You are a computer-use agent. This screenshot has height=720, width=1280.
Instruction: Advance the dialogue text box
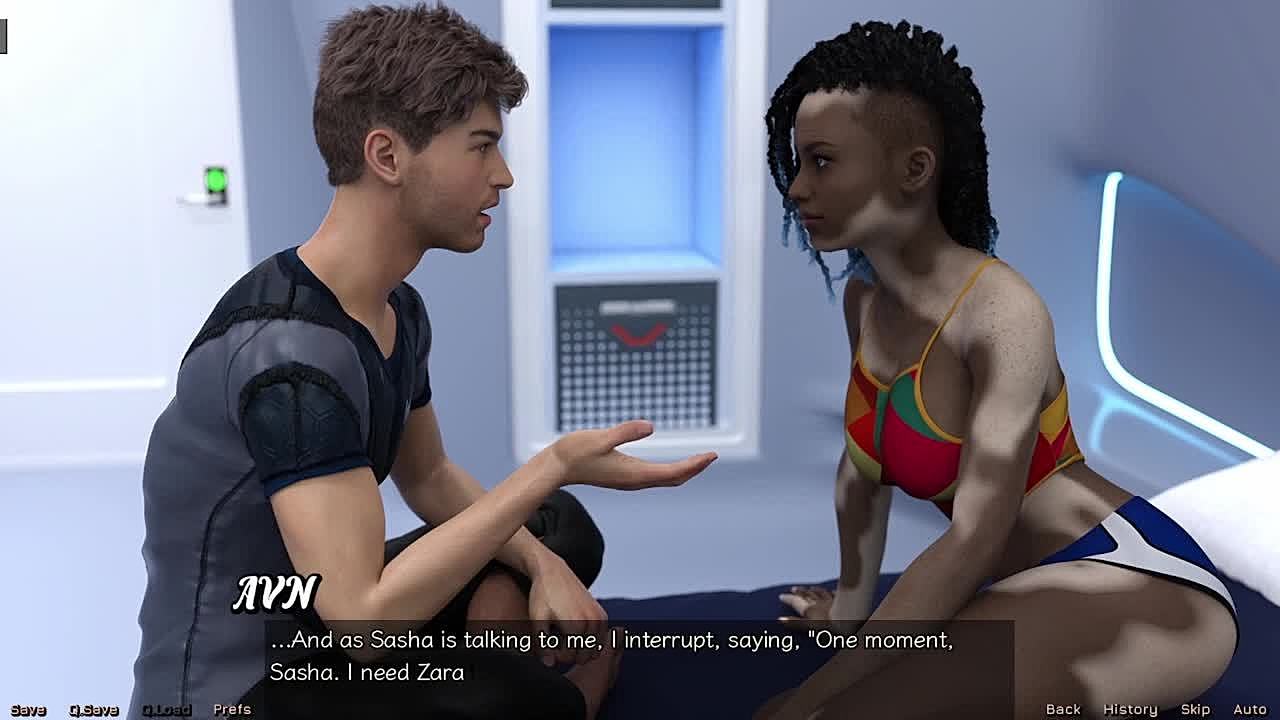coord(640,656)
